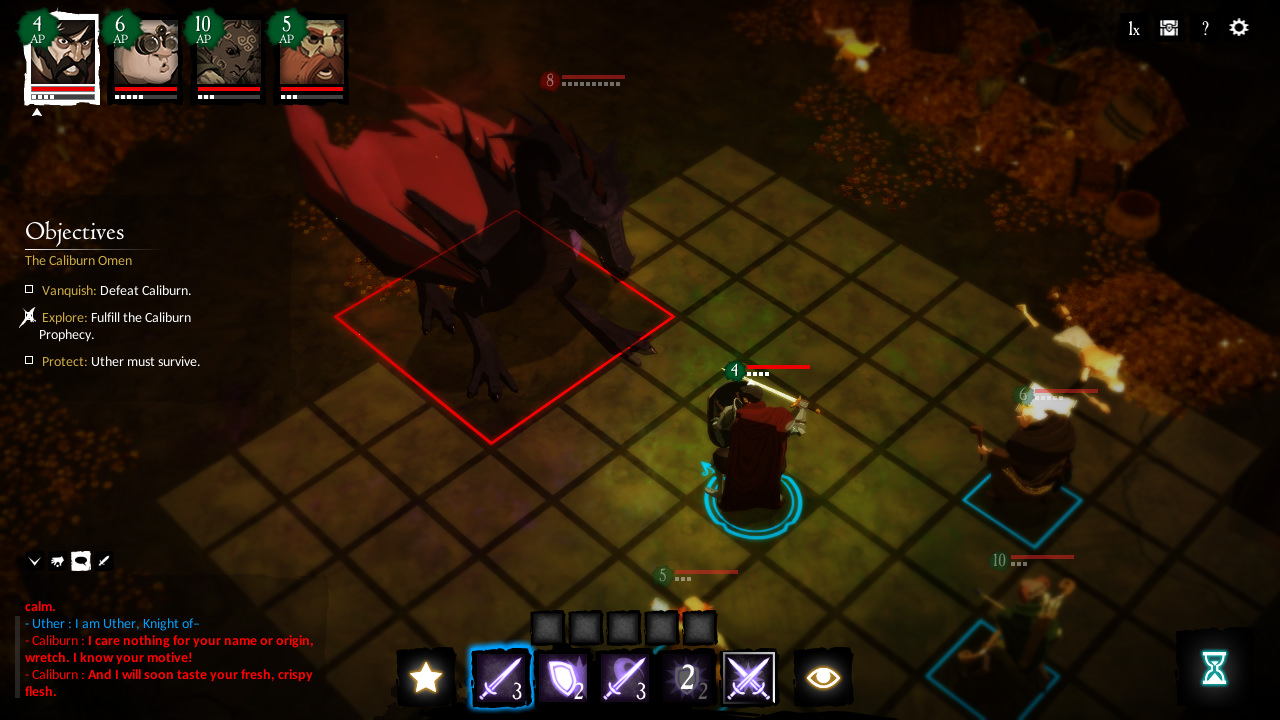Show the speech bubble dialogue log

tap(81, 561)
